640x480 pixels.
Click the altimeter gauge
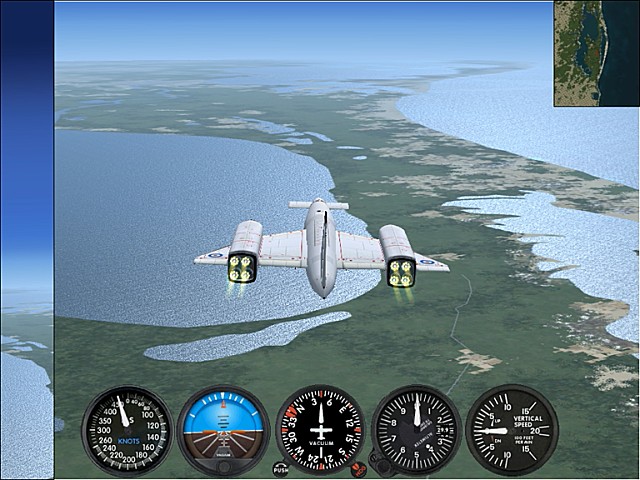(x=416, y=430)
